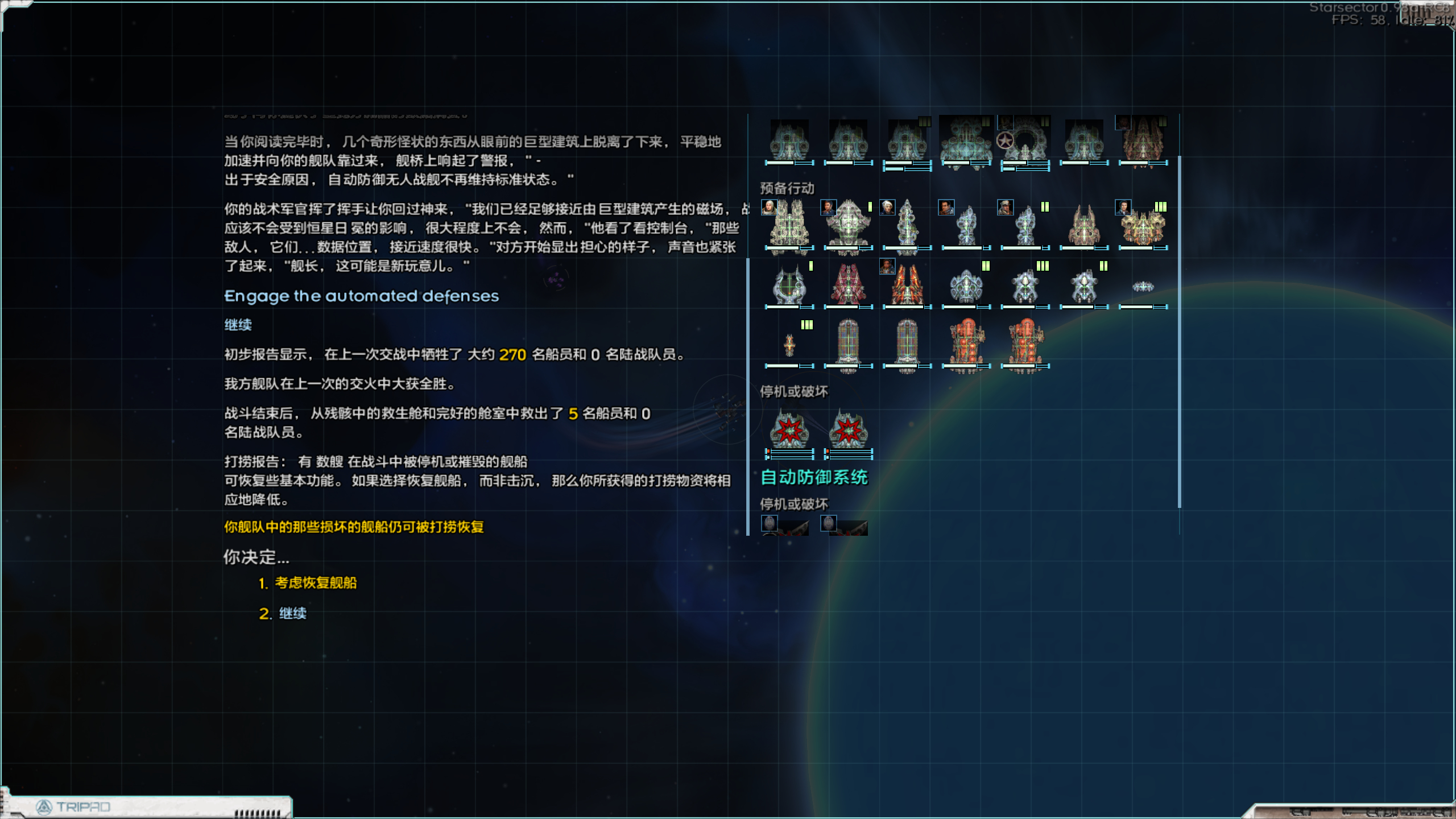The height and width of the screenshot is (819, 1456).
Task: Select the orange Prometheus tanker ship icon
Action: 967,341
